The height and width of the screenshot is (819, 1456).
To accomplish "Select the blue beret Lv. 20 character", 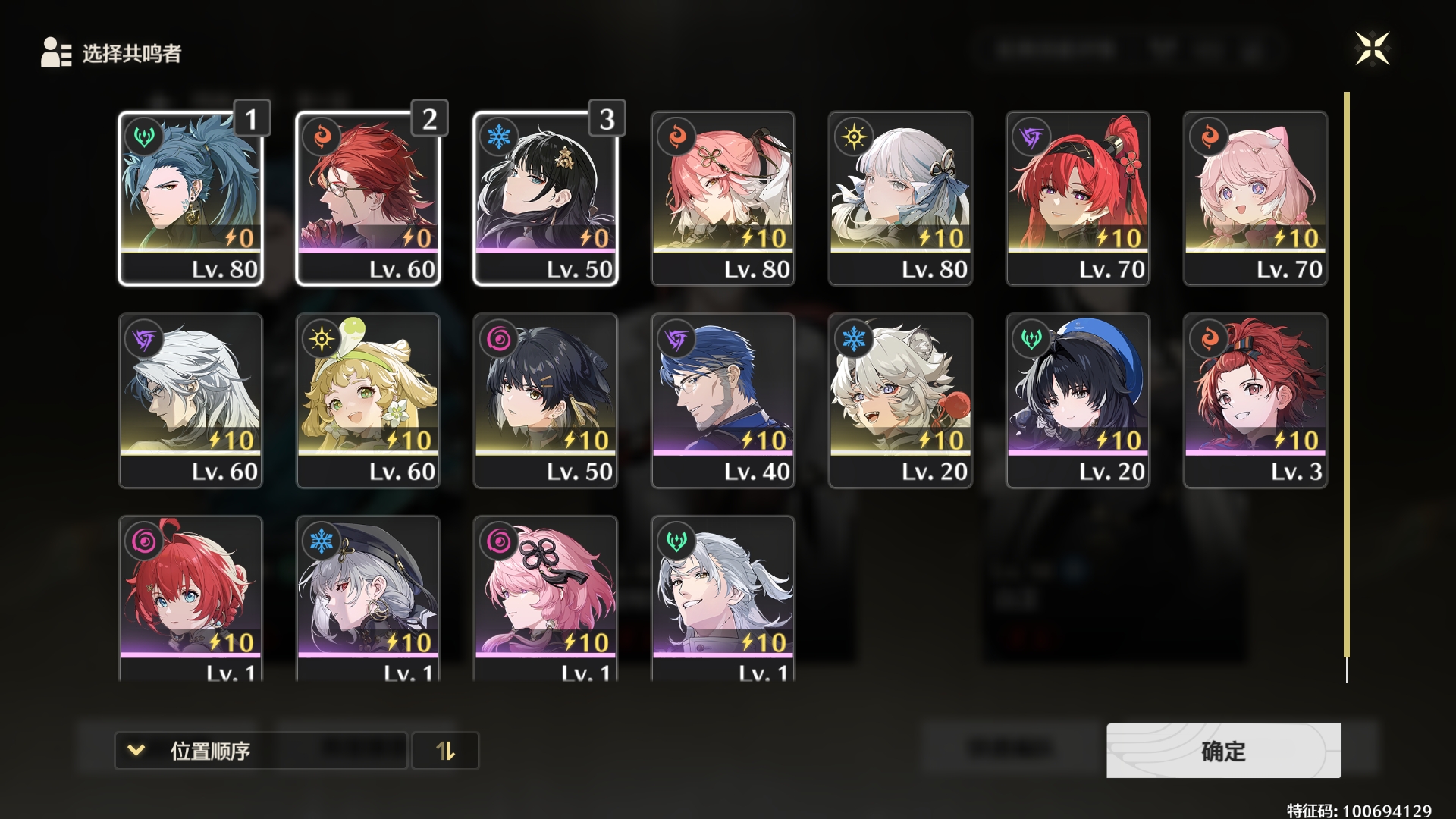I will tap(1078, 400).
